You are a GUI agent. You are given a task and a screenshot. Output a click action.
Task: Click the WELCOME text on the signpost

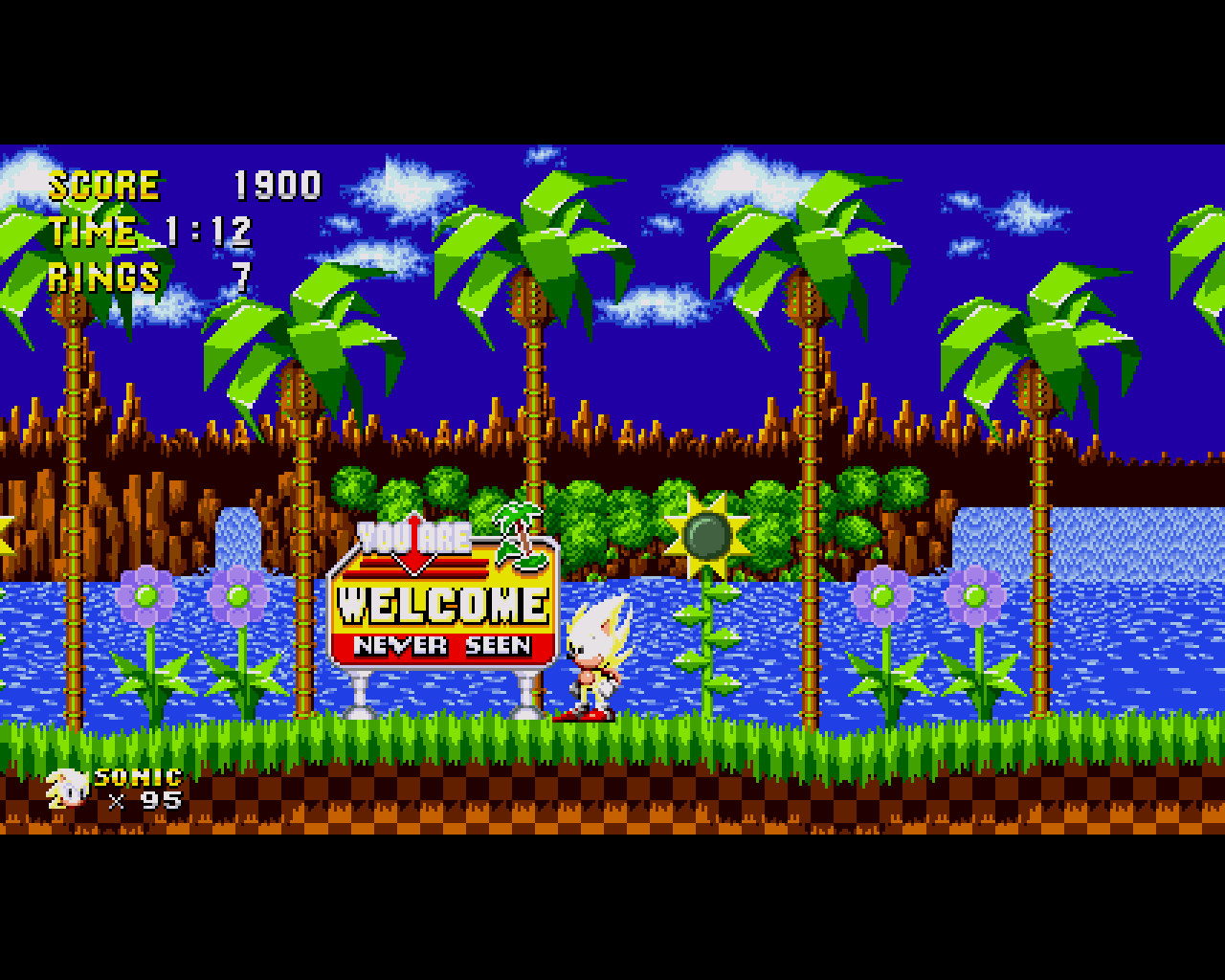(x=443, y=605)
